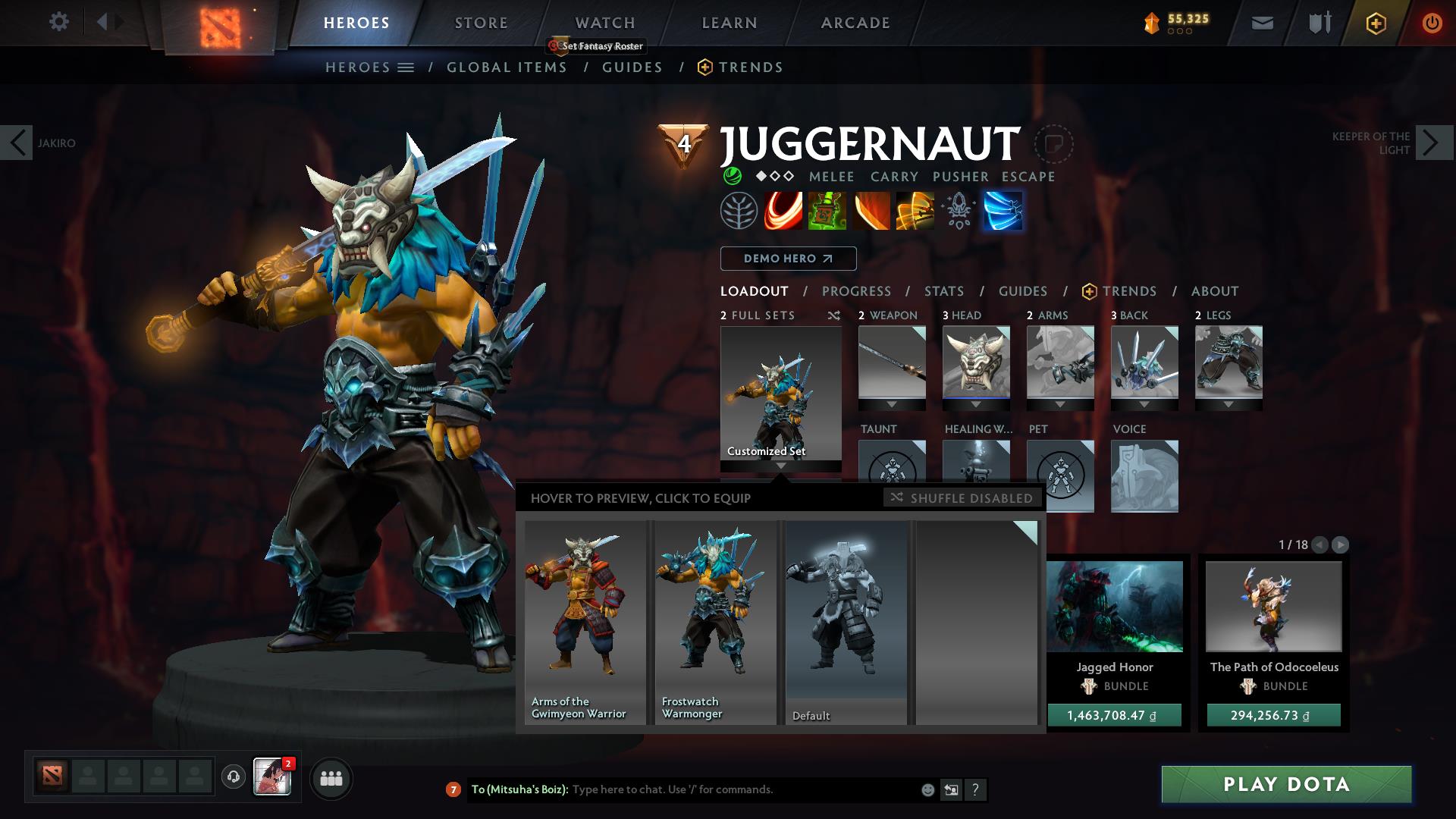Image resolution: width=1456 pixels, height=819 pixels.
Task: Switch to the Stats tab
Action: (x=943, y=290)
